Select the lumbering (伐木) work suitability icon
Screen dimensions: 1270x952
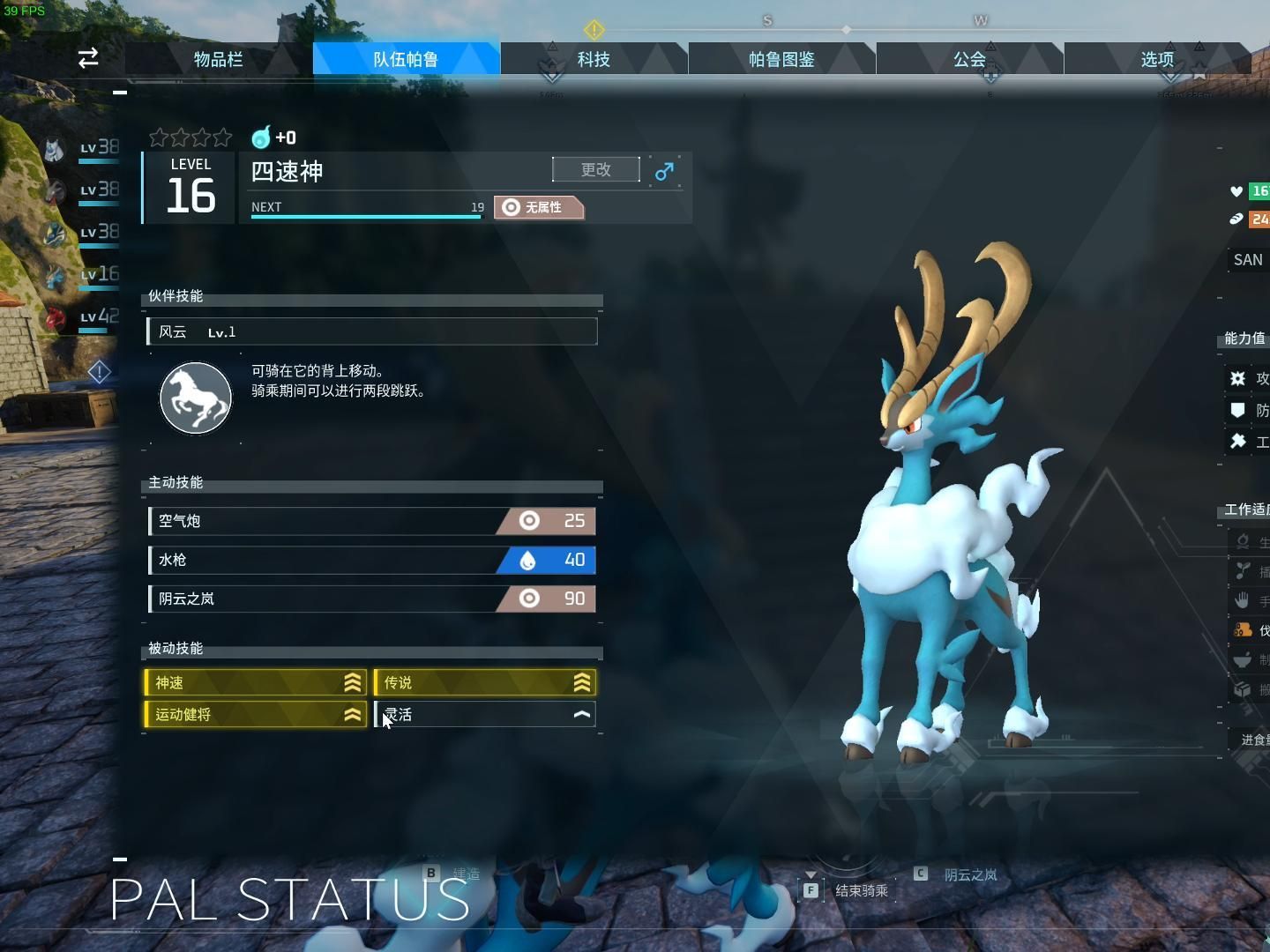point(1244,629)
